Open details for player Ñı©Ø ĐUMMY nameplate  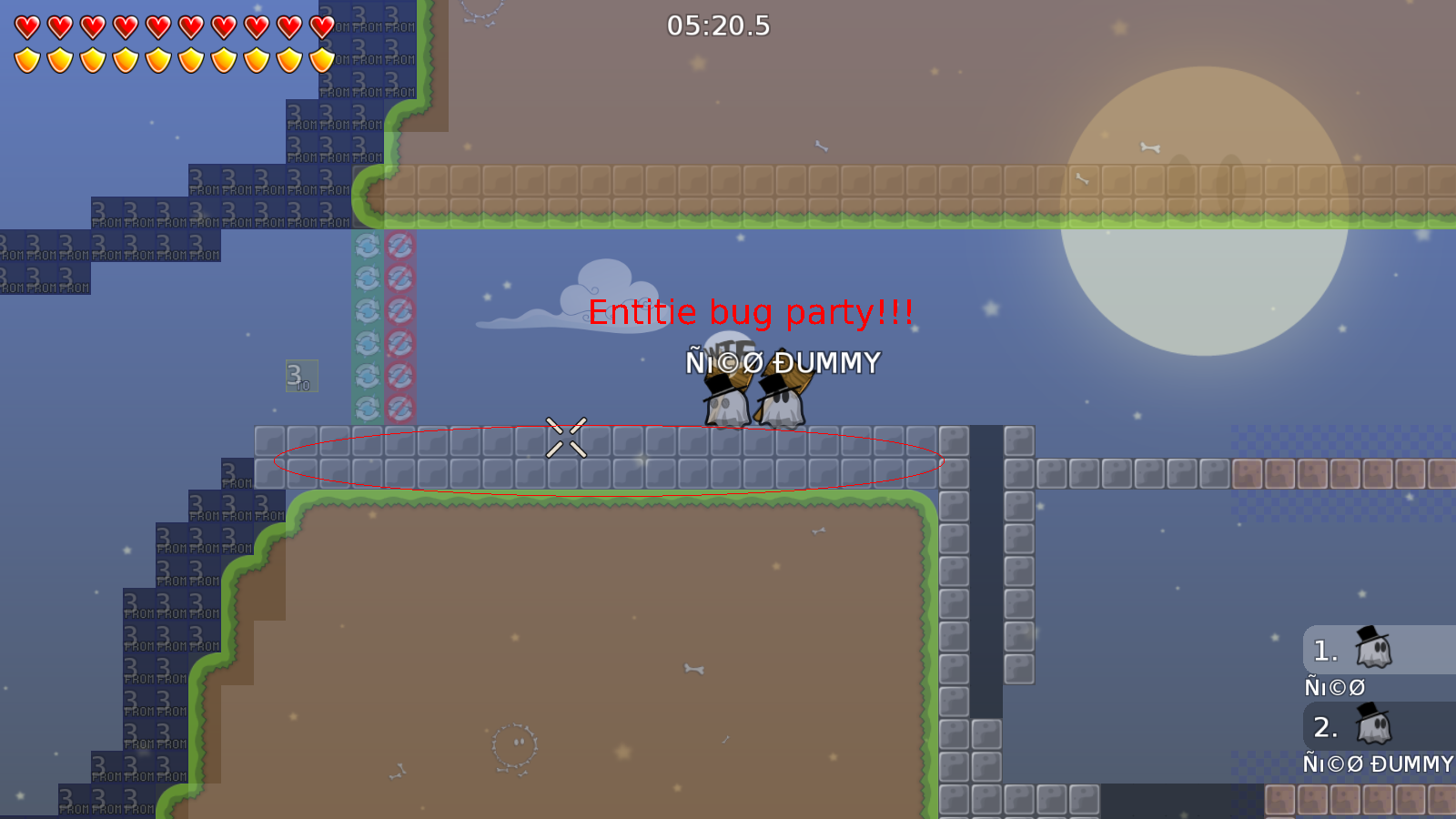[783, 362]
